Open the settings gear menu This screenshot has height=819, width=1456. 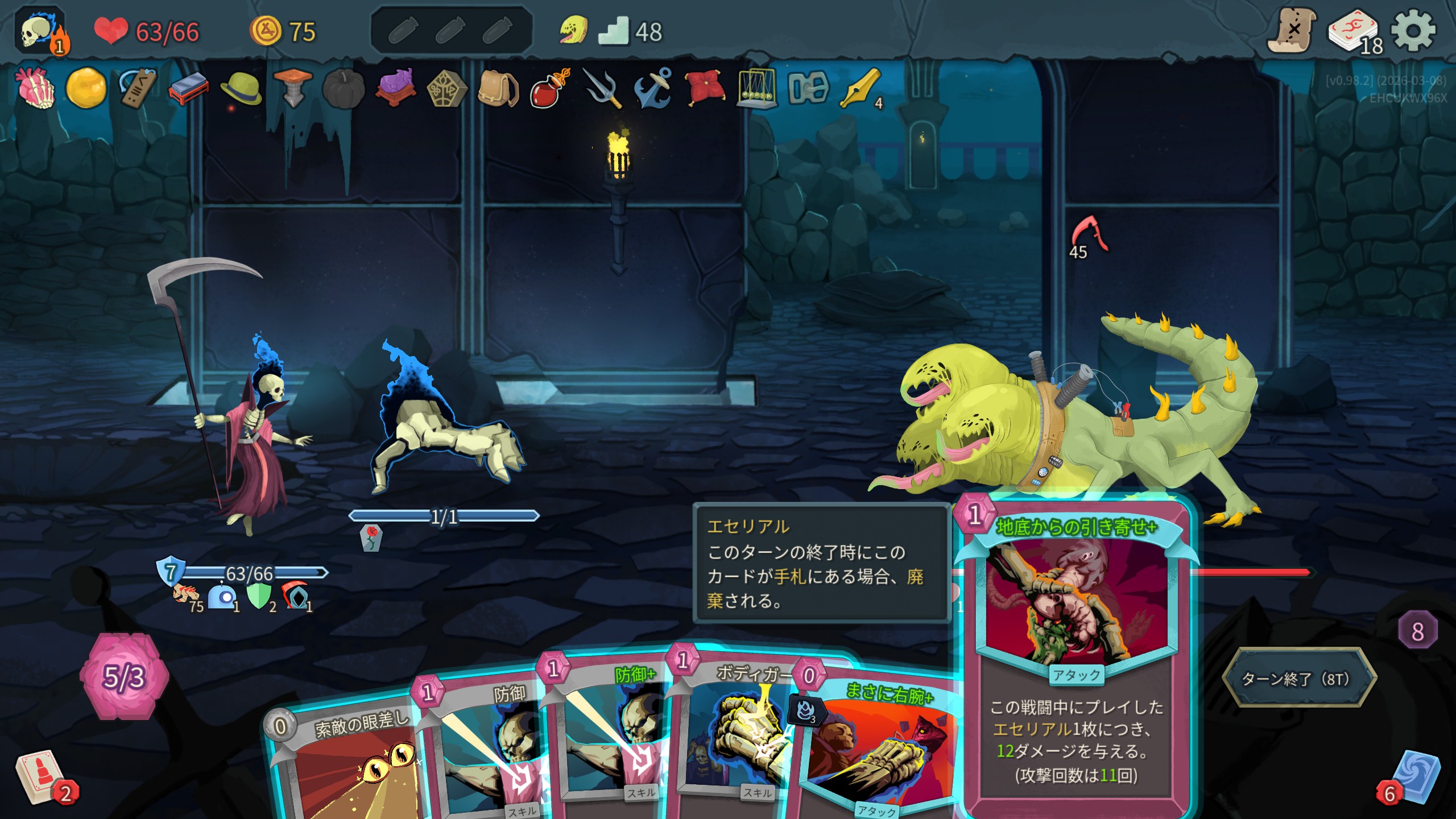click(1413, 31)
